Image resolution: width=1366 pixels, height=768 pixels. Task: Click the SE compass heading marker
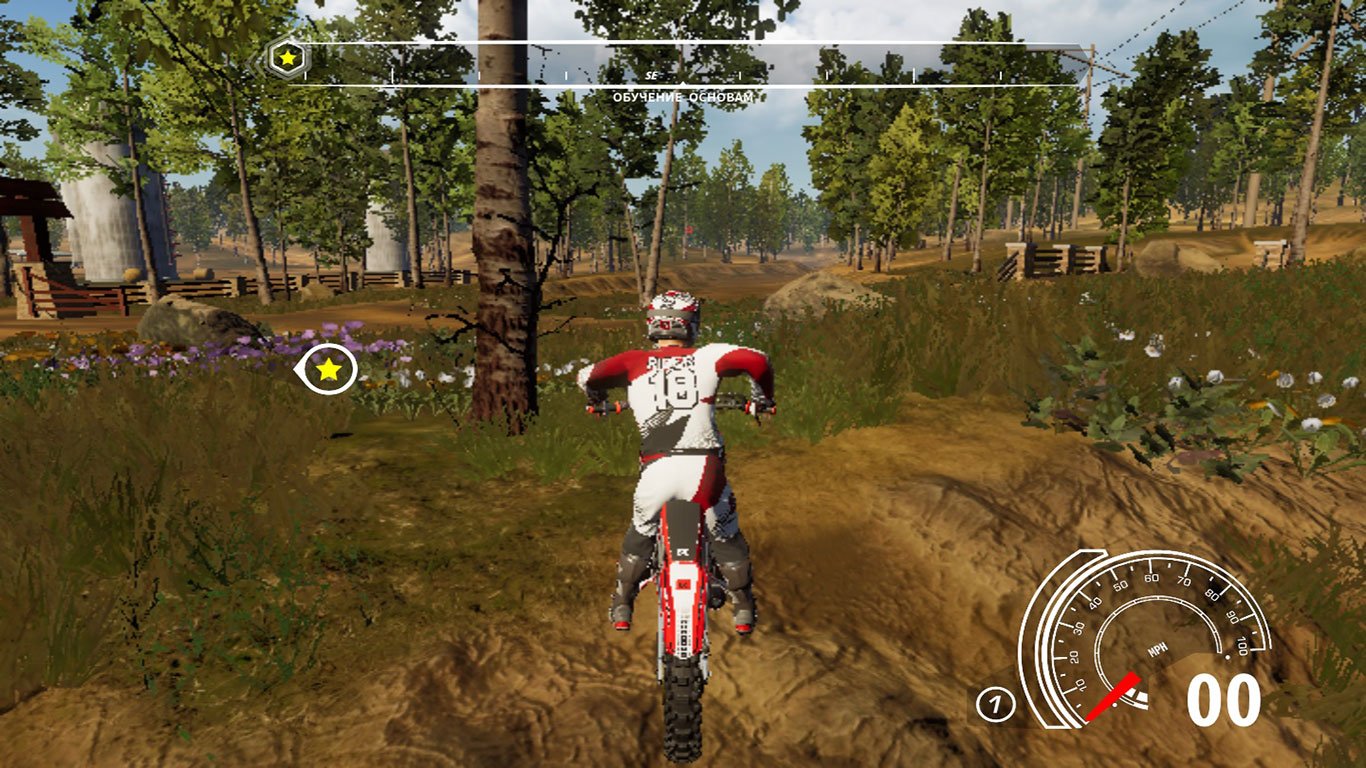point(652,76)
